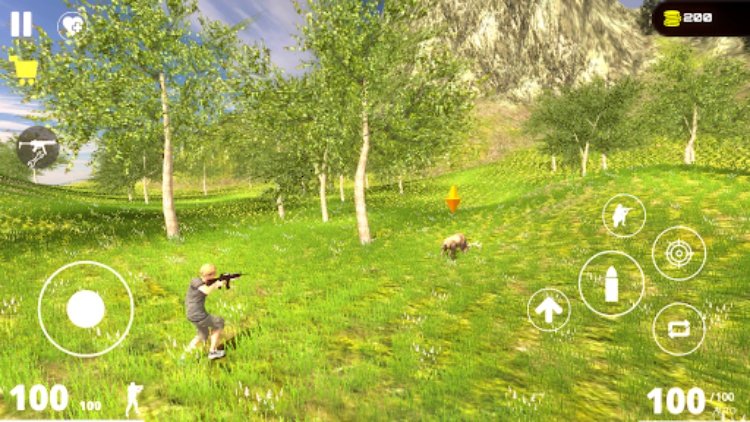The image size is (750, 422).
Task: Tap the heart-plus health button
Action: point(71,25)
